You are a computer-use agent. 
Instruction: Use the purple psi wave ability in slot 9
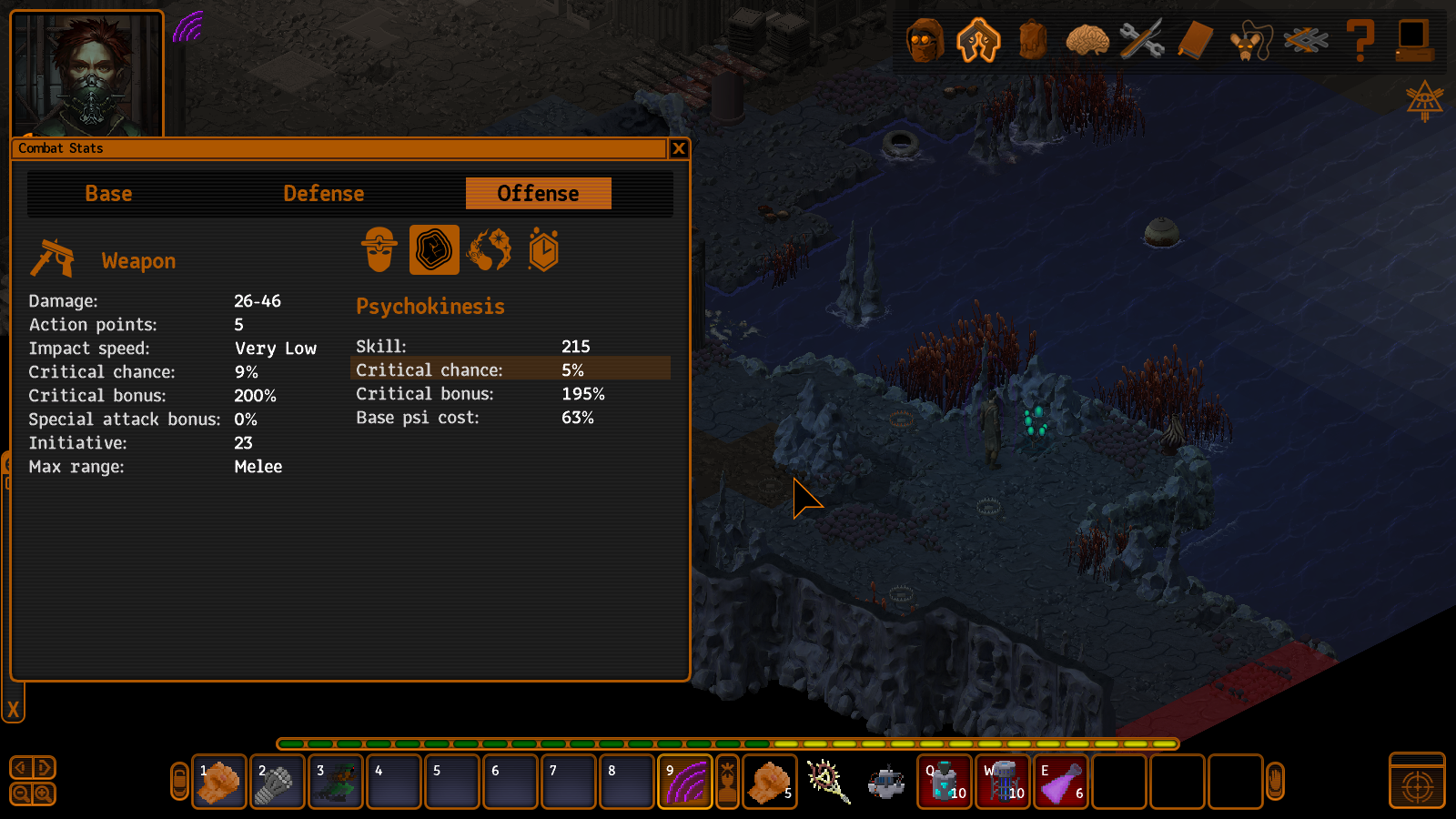pyautogui.click(x=685, y=782)
